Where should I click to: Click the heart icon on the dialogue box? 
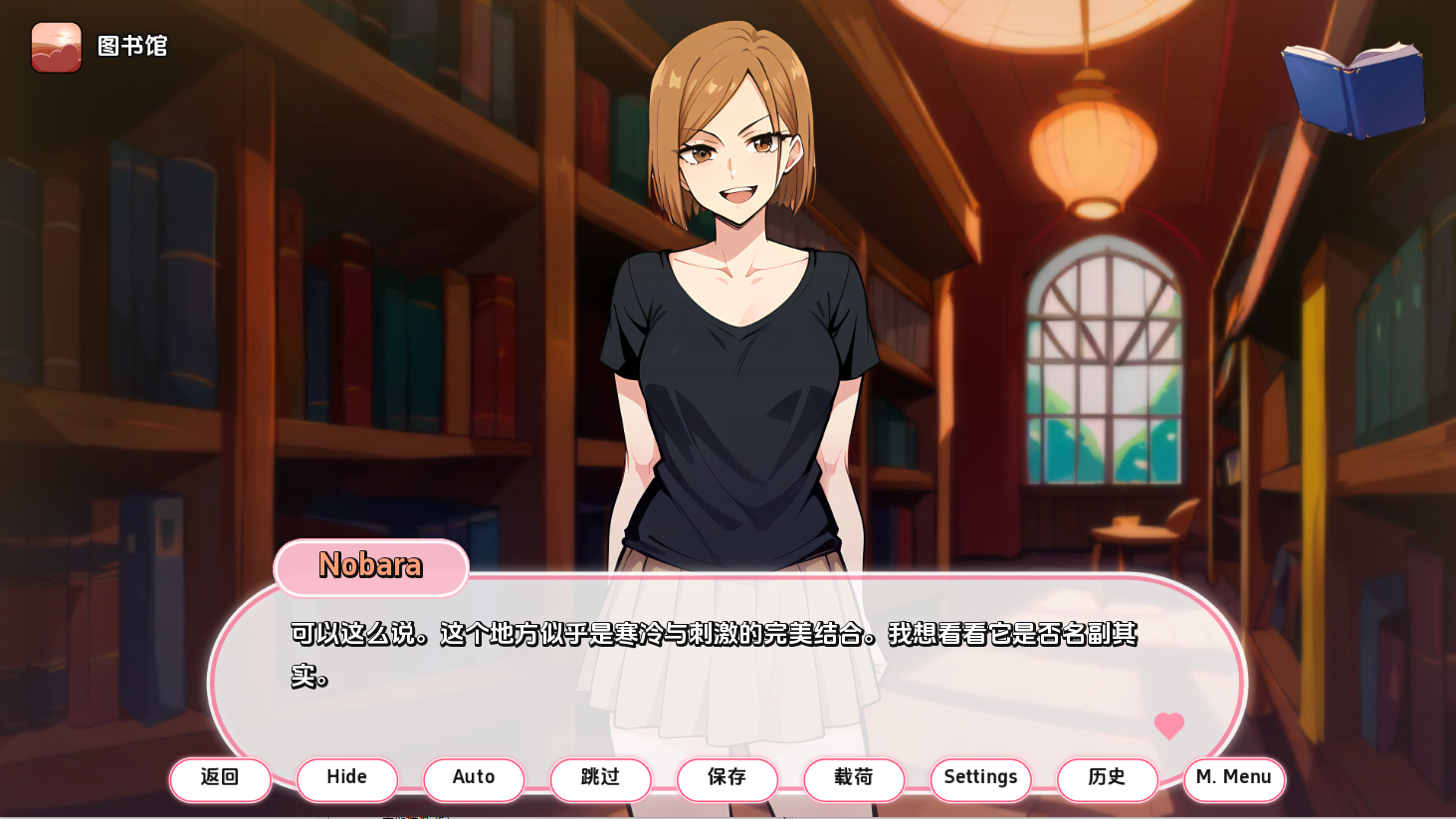[1169, 727]
